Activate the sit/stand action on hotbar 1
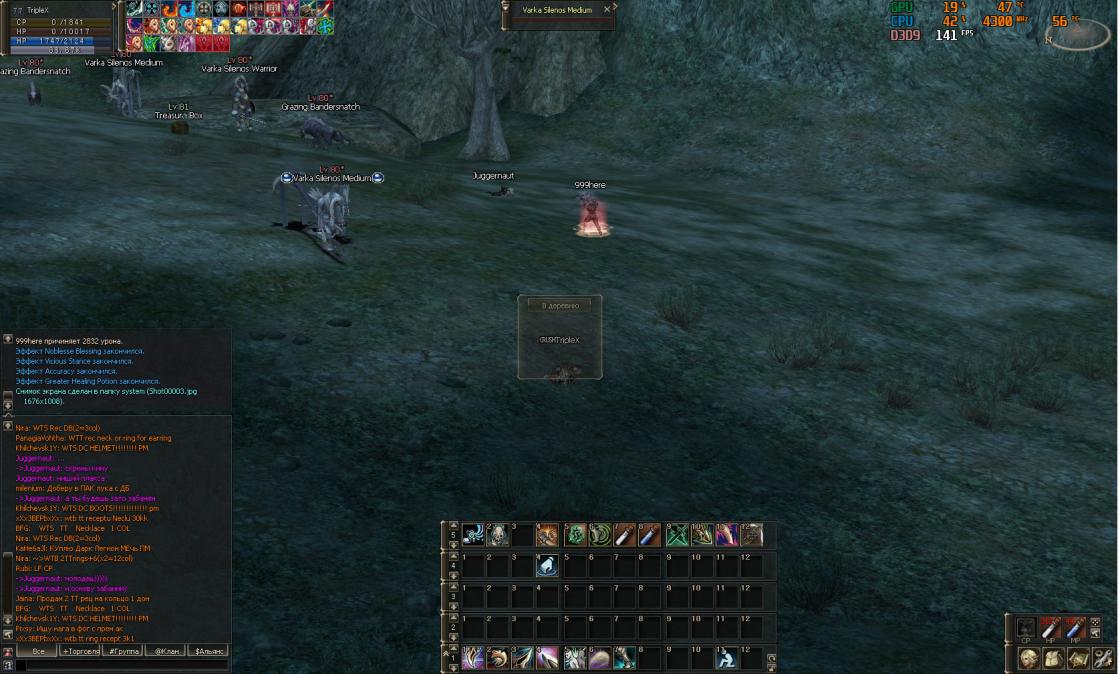The height and width of the screenshot is (674, 1120). pyautogui.click(x=727, y=658)
